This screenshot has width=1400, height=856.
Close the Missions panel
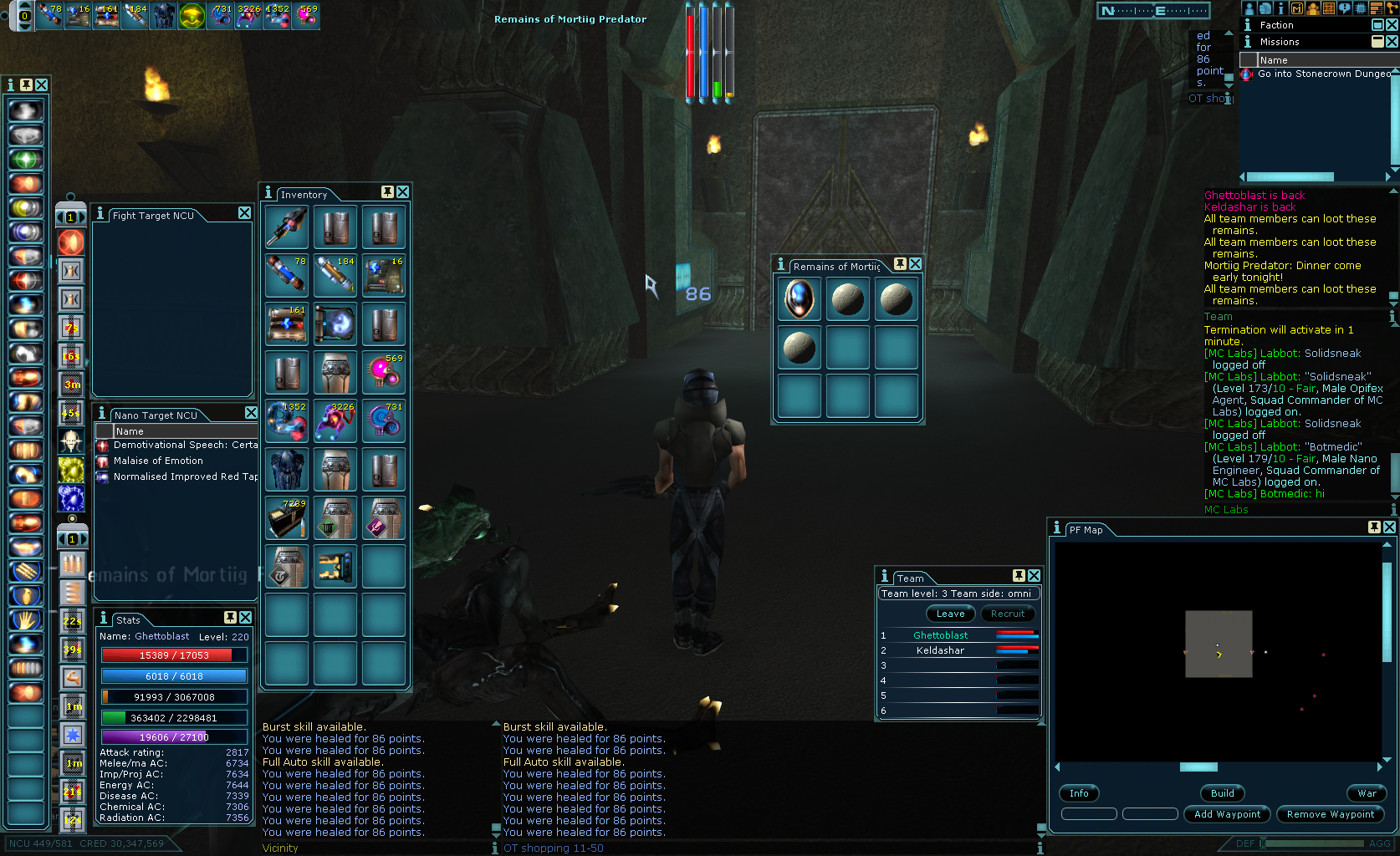[x=1392, y=42]
